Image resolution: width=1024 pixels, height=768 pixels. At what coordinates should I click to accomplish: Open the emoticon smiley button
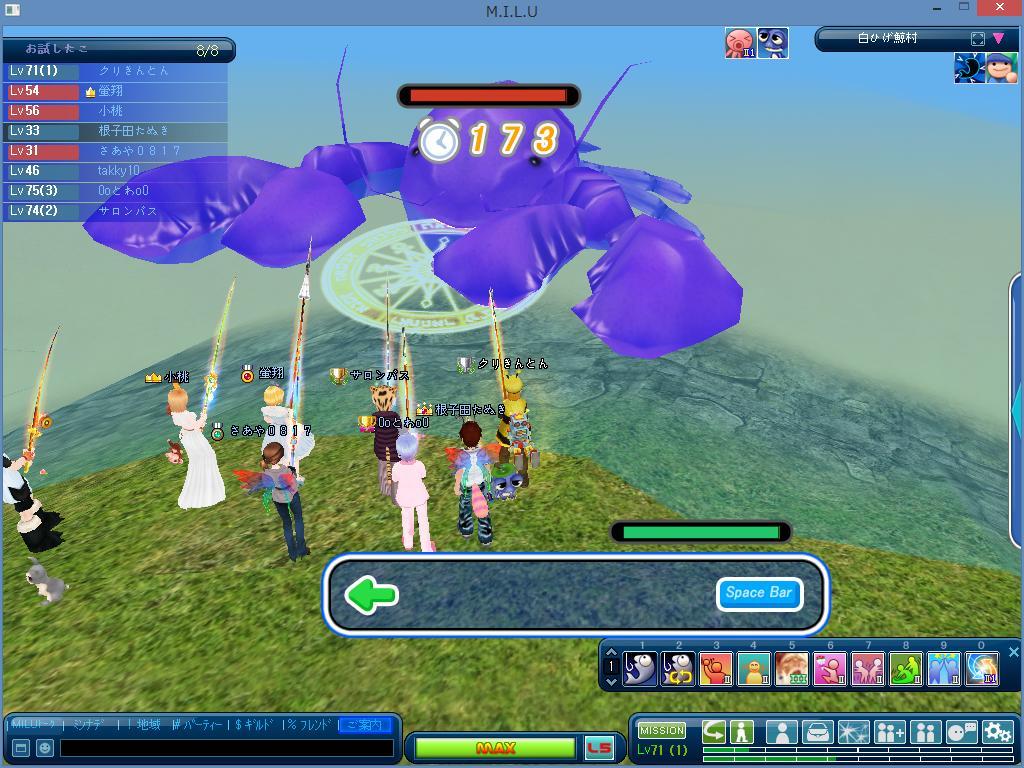coord(45,747)
